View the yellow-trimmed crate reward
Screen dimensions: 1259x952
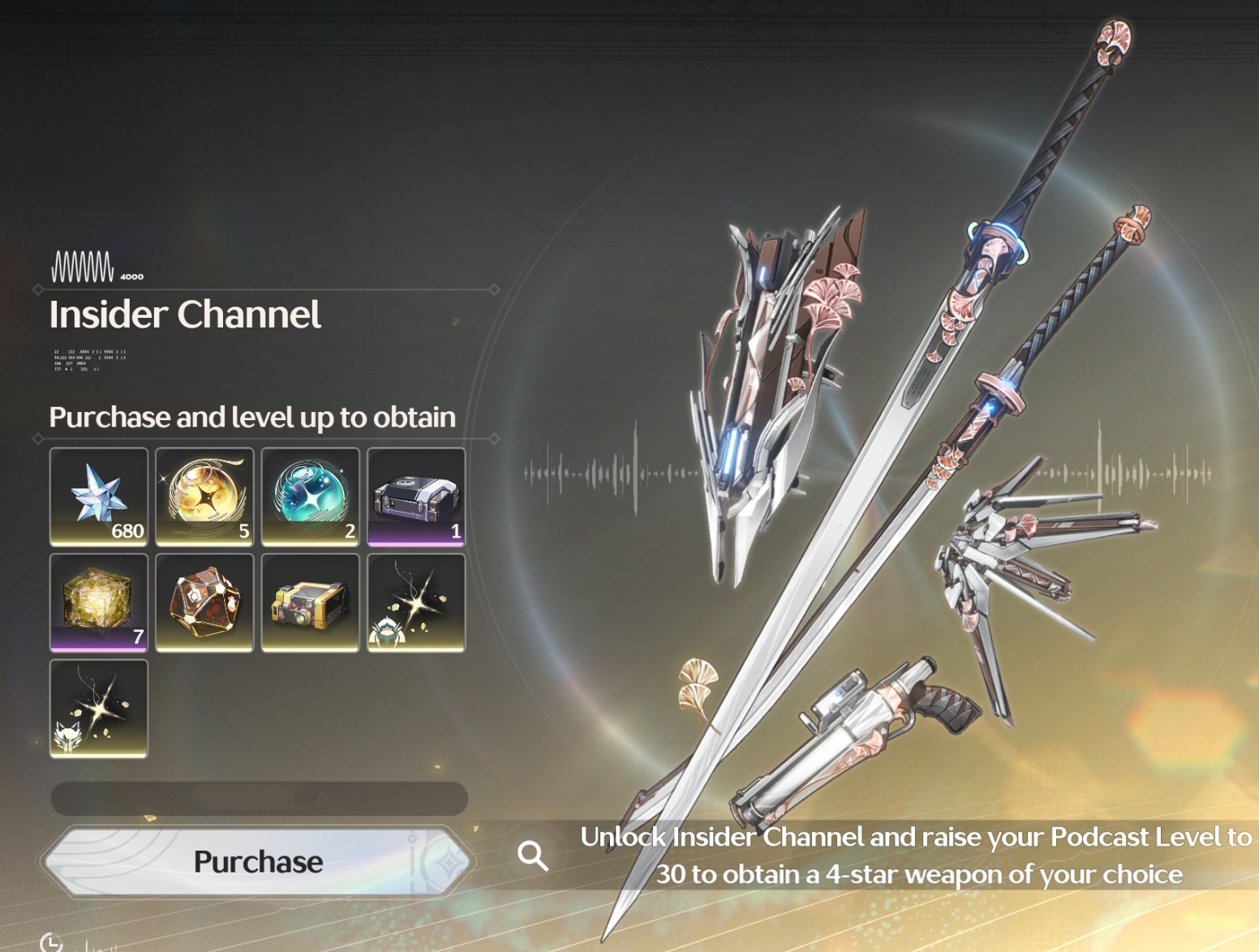pos(311,603)
